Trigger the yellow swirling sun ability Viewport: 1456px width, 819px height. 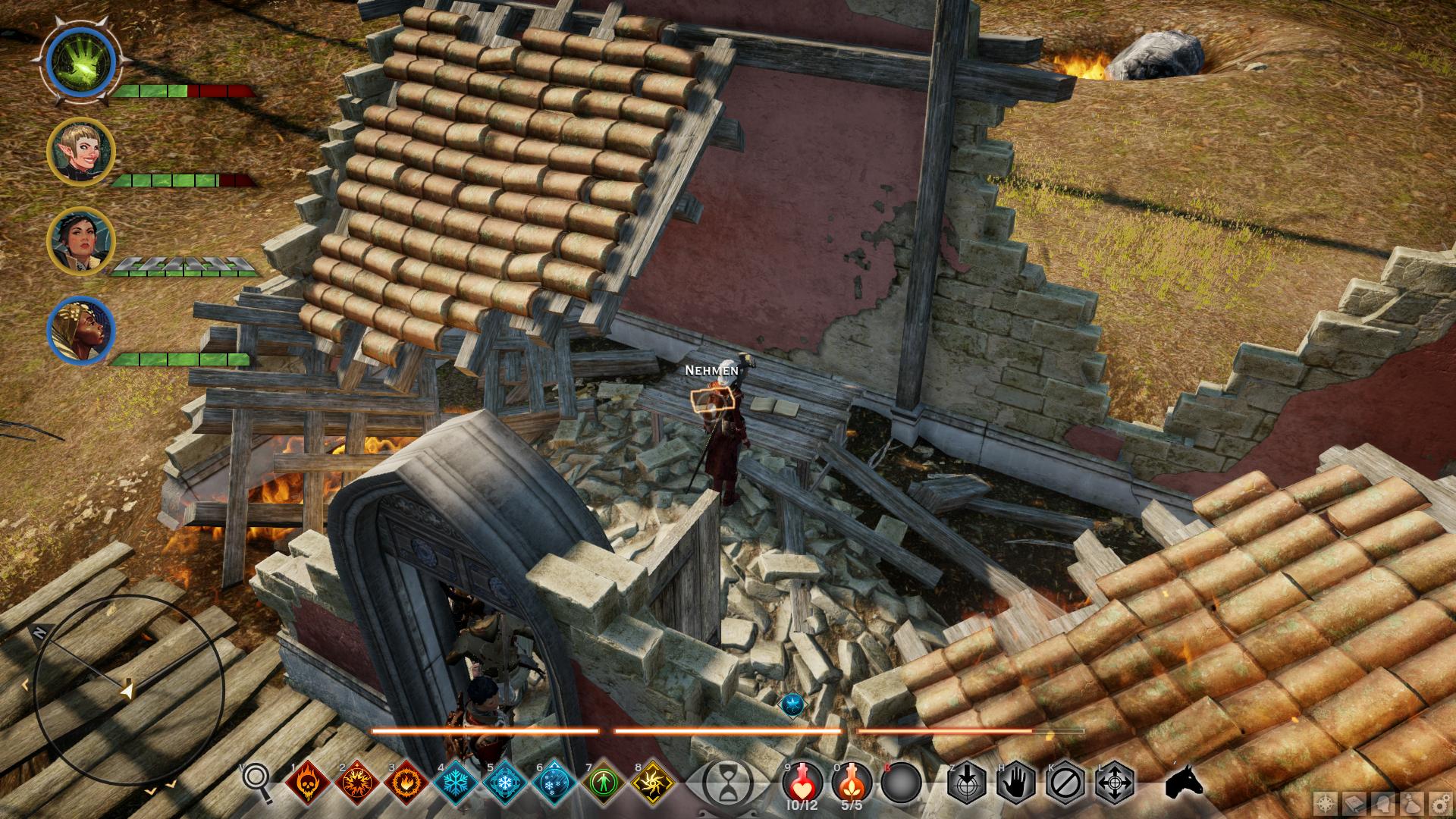tap(653, 782)
